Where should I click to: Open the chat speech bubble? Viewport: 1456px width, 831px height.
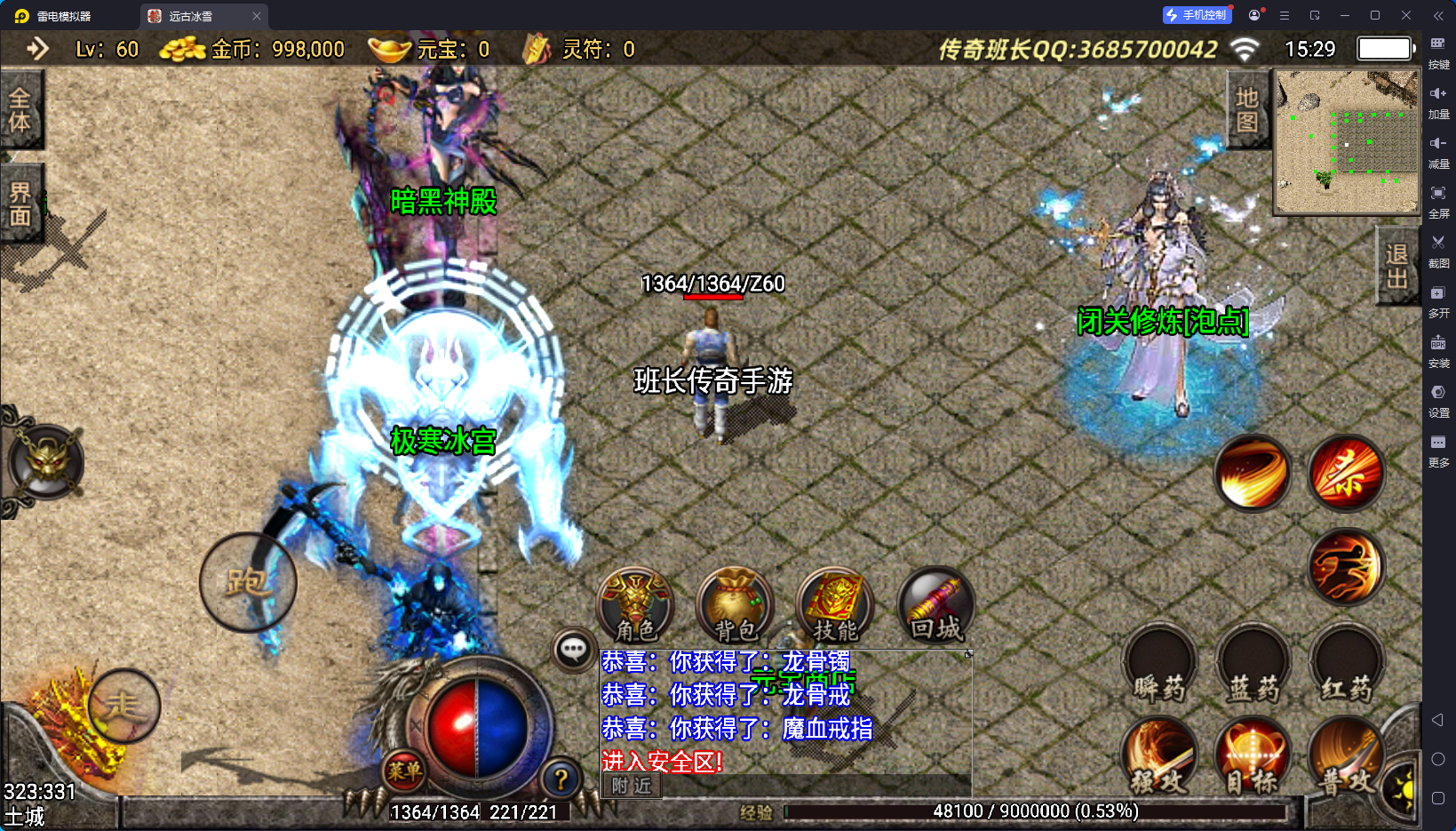coord(573,650)
